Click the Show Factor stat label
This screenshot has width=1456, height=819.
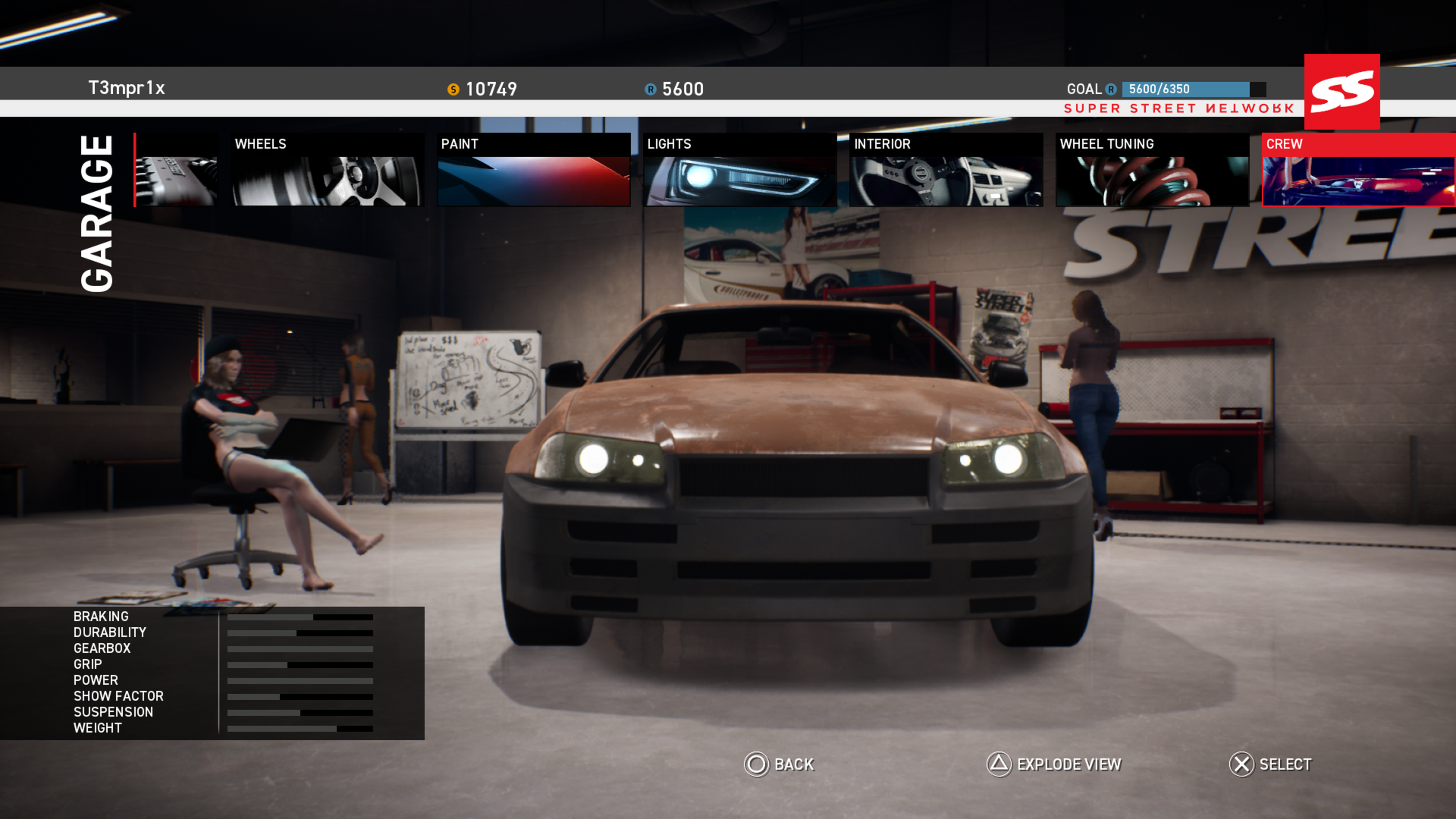click(x=118, y=696)
